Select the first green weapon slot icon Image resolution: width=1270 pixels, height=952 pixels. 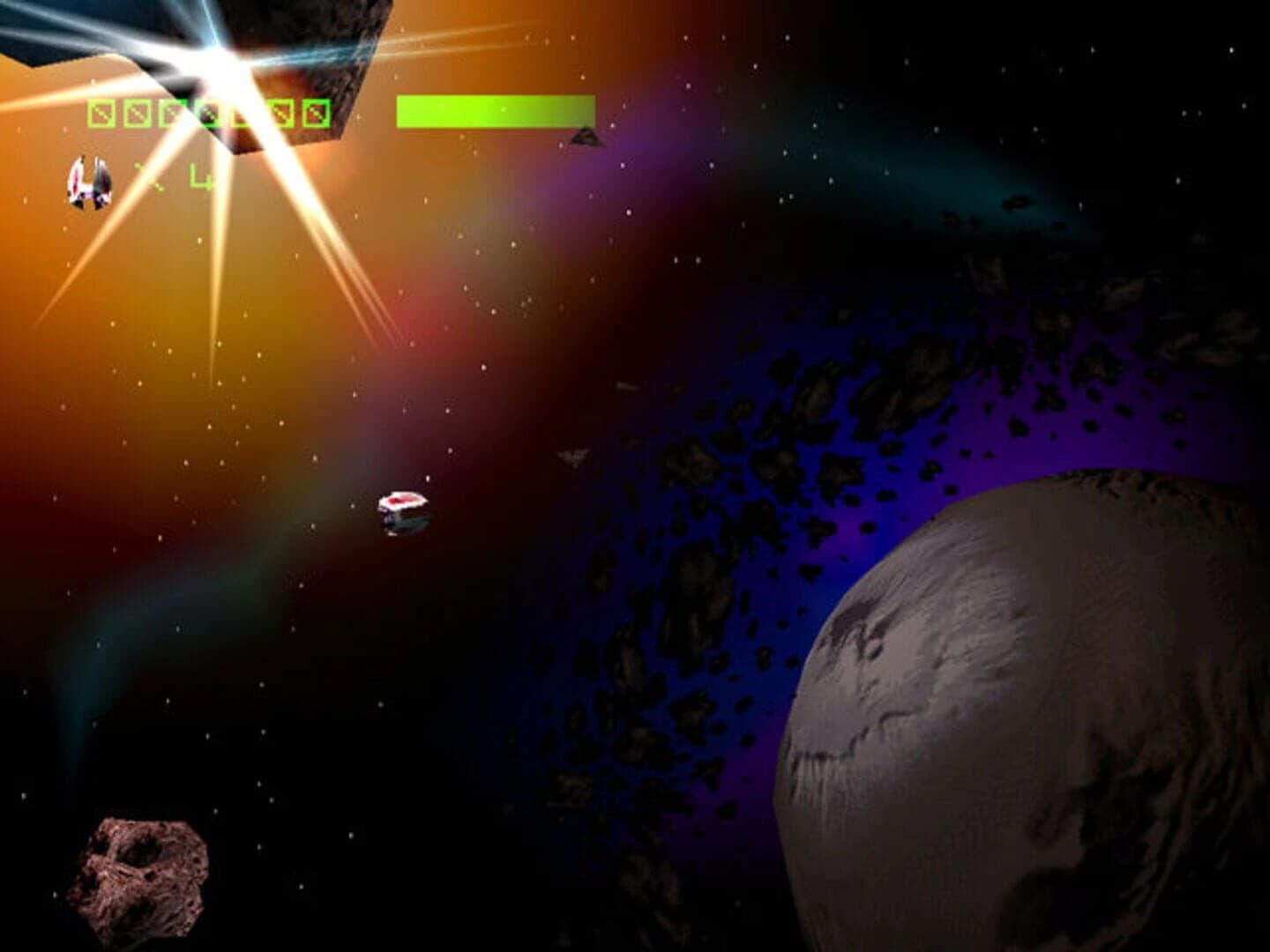(x=101, y=113)
